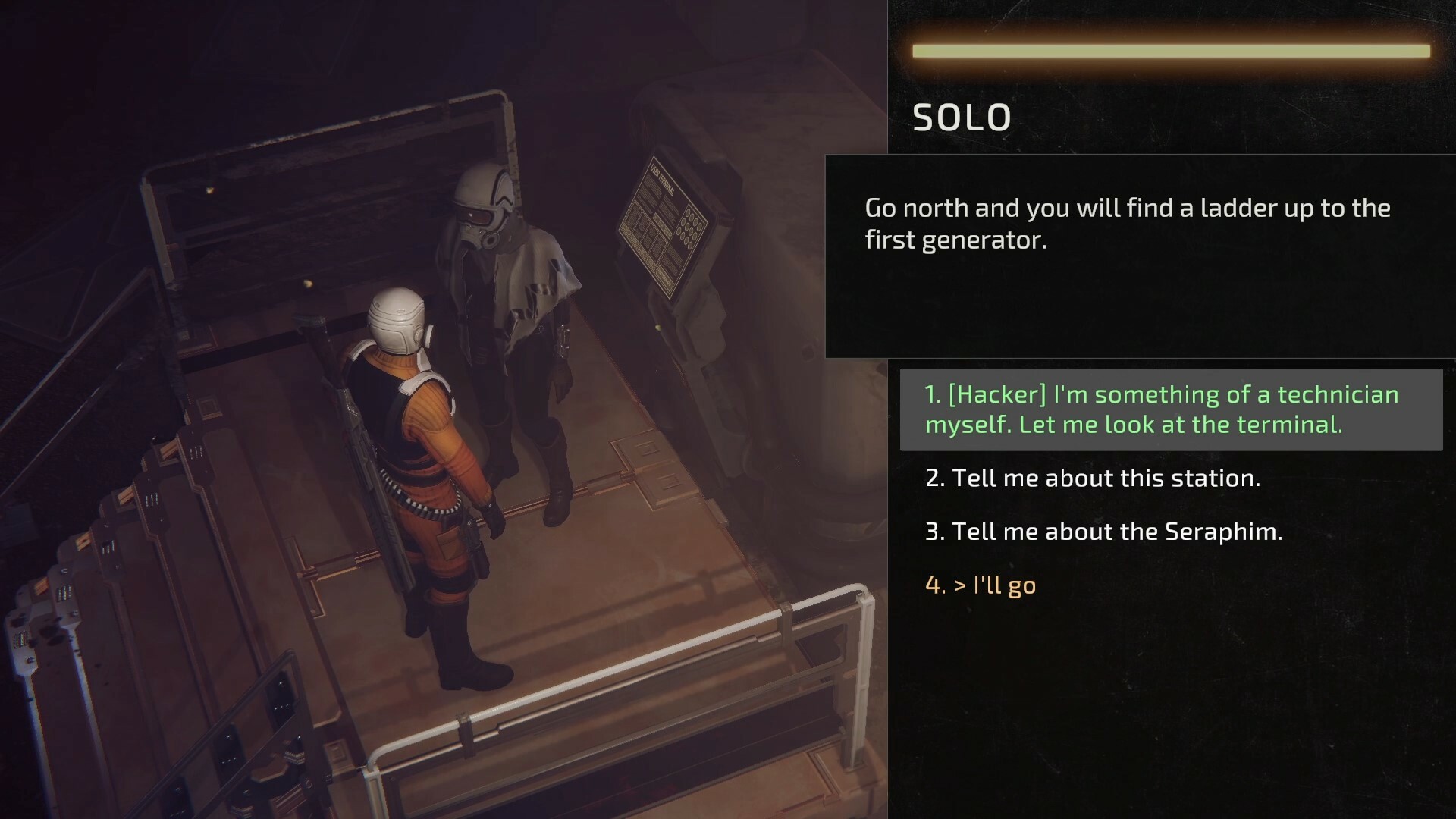Choose "Tell me about the Seraphim" reply
1456x819 pixels.
[1103, 532]
